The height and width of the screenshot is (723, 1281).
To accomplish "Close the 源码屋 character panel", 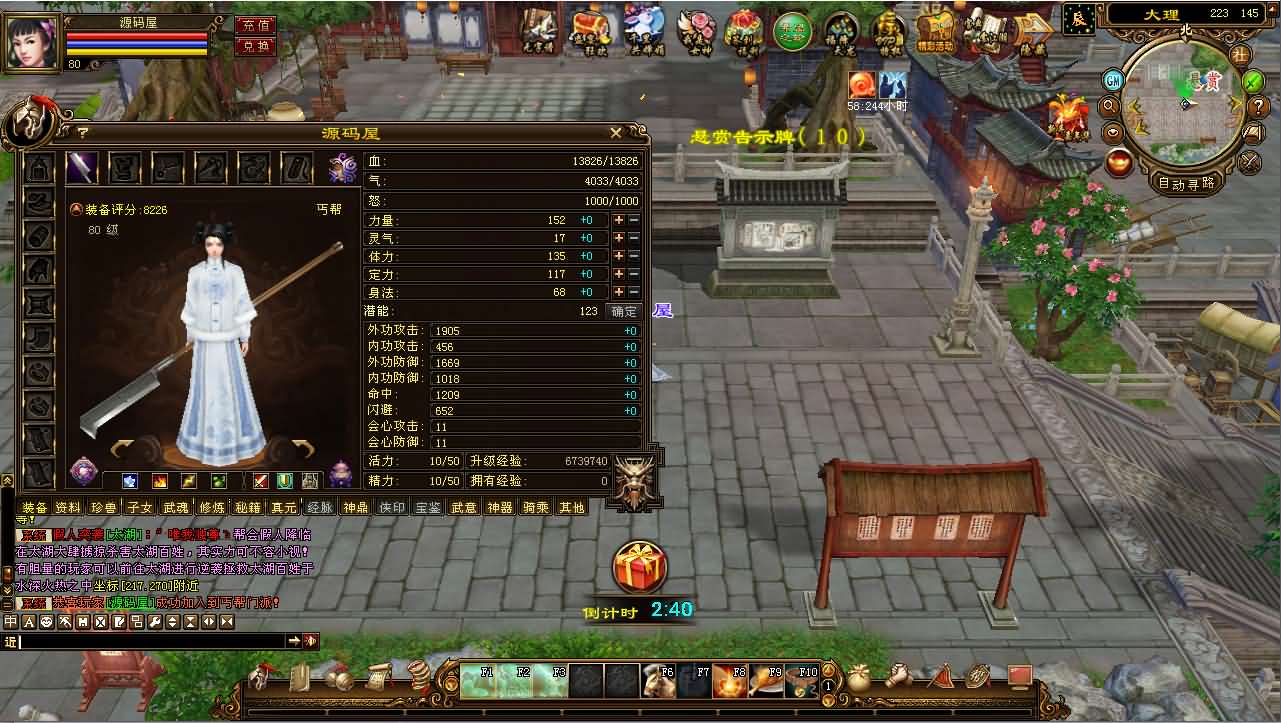I will coord(616,132).
